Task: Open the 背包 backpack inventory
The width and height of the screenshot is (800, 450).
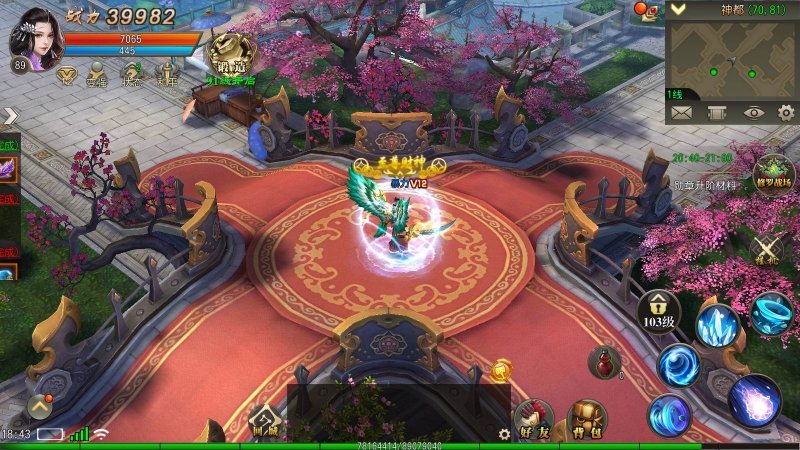Action: [587, 422]
